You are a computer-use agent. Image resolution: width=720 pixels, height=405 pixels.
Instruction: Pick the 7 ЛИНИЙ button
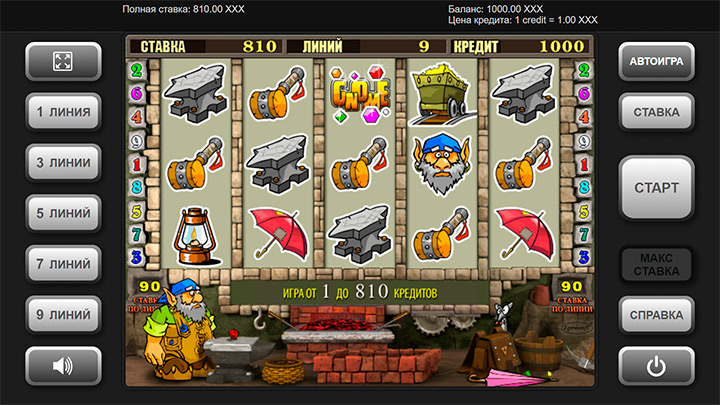63,264
